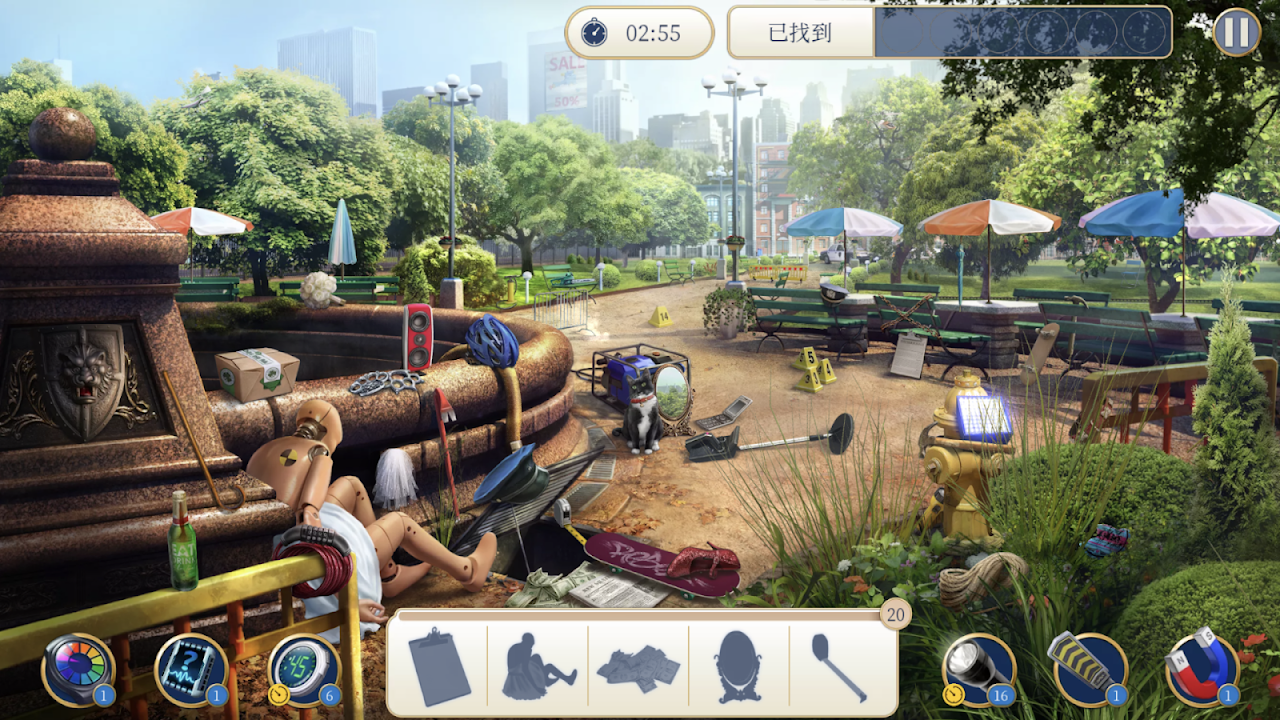The height and width of the screenshot is (720, 1280).
Task: Activate the color wheel power-up
Action: point(77,668)
